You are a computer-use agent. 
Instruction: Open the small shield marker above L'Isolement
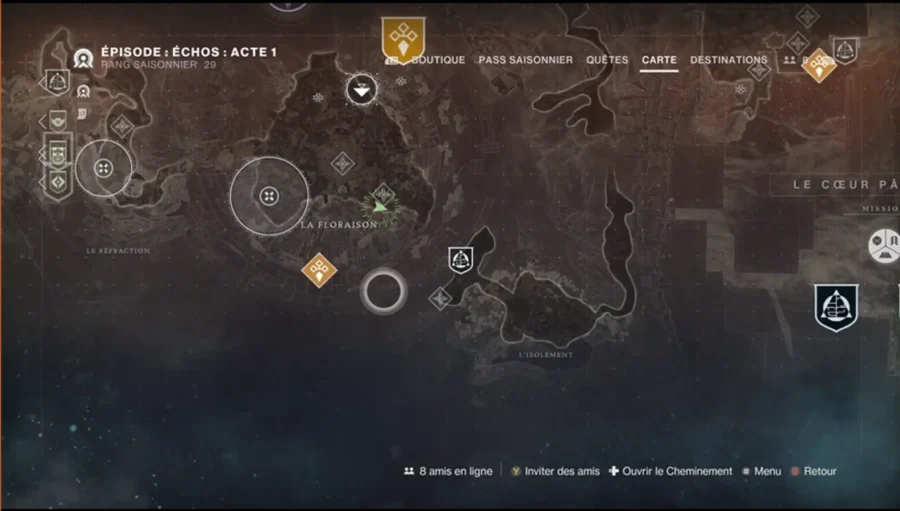click(460, 260)
